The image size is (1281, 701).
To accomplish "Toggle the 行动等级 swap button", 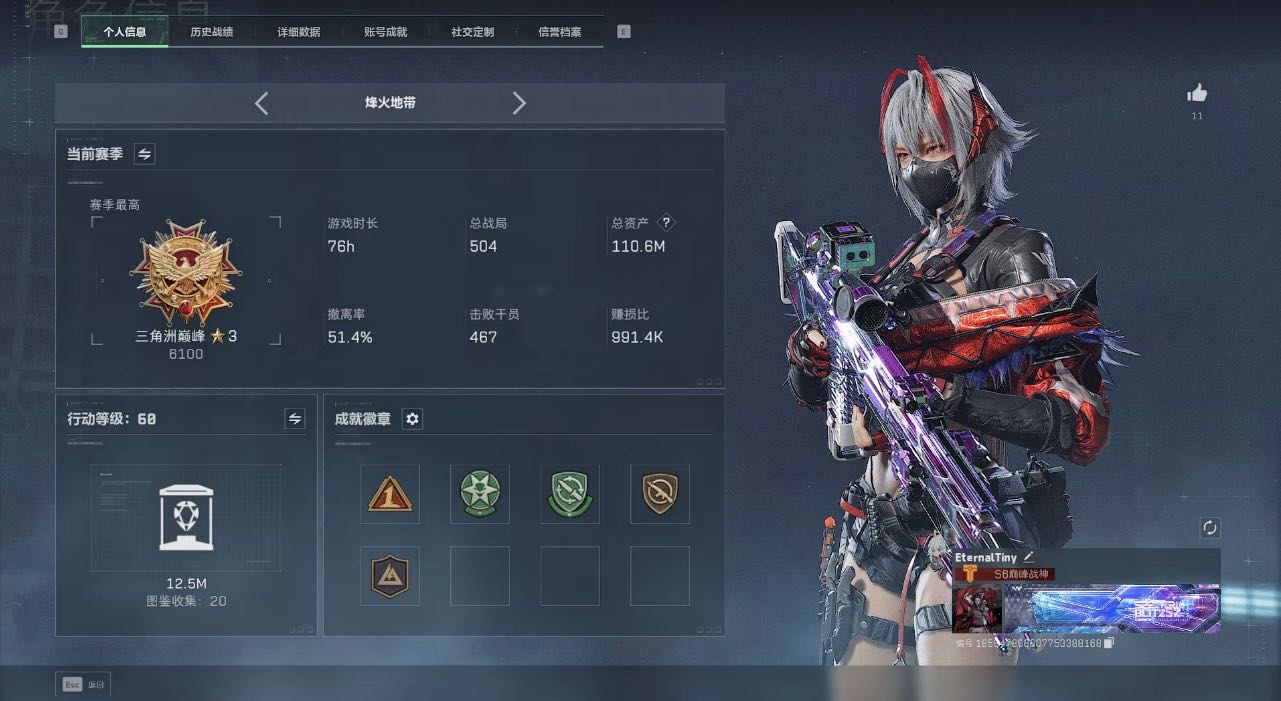I will pos(295,419).
